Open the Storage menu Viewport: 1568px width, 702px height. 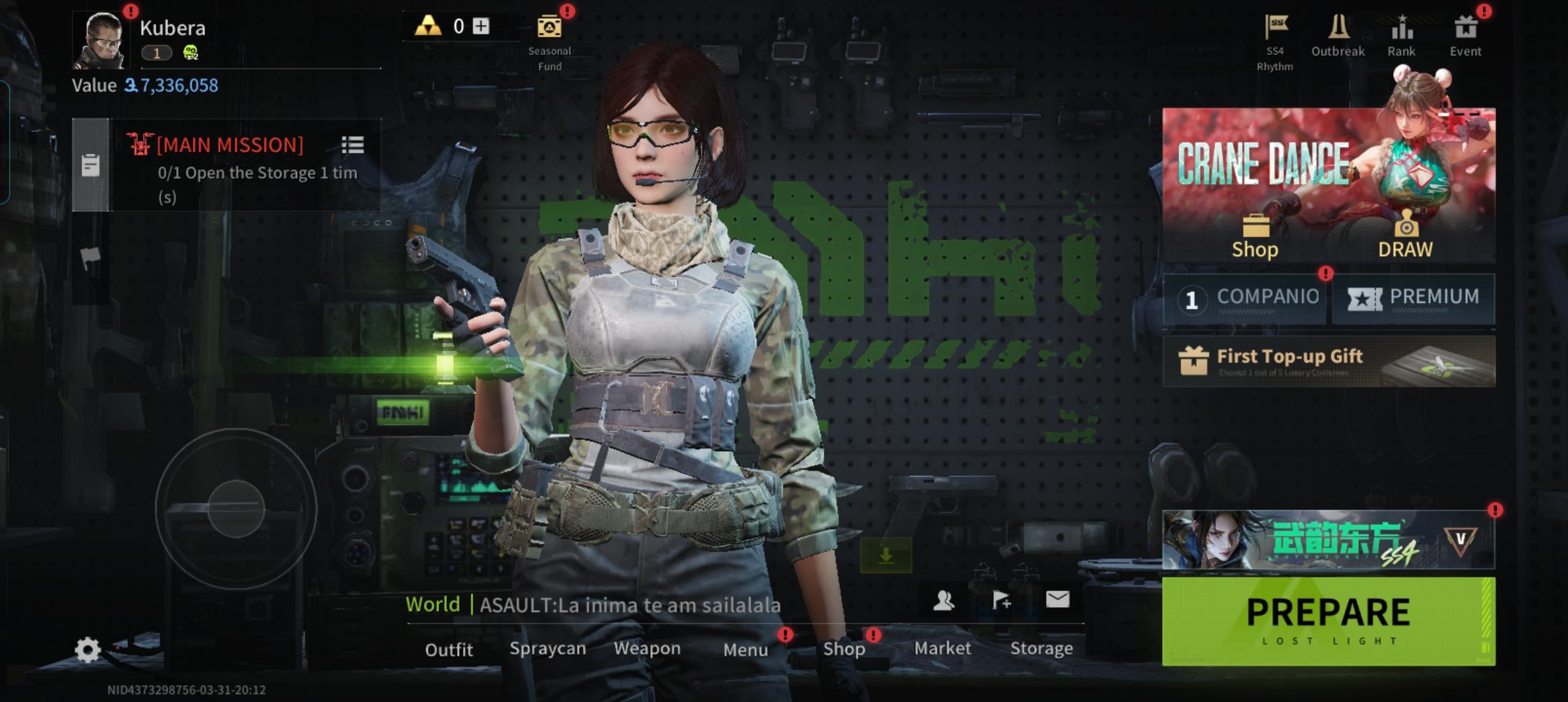coord(1041,648)
